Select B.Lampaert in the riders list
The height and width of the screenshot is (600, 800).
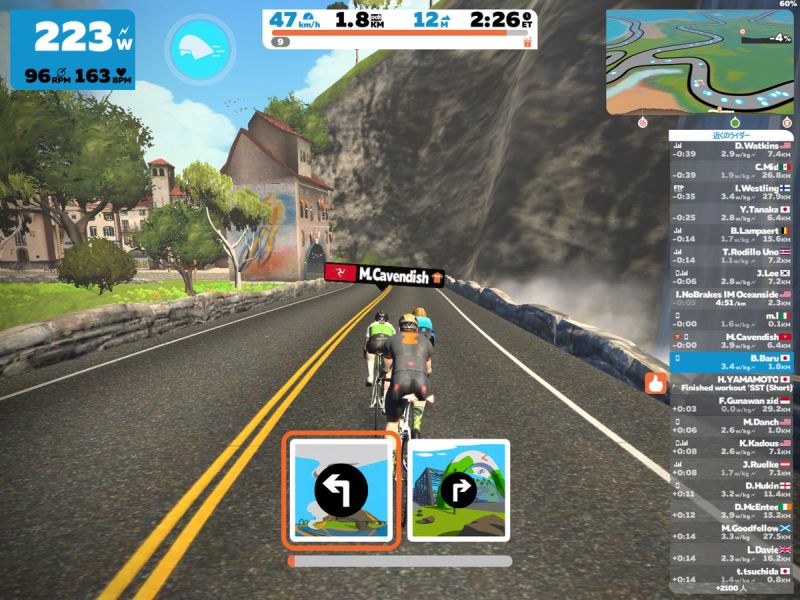click(732, 234)
